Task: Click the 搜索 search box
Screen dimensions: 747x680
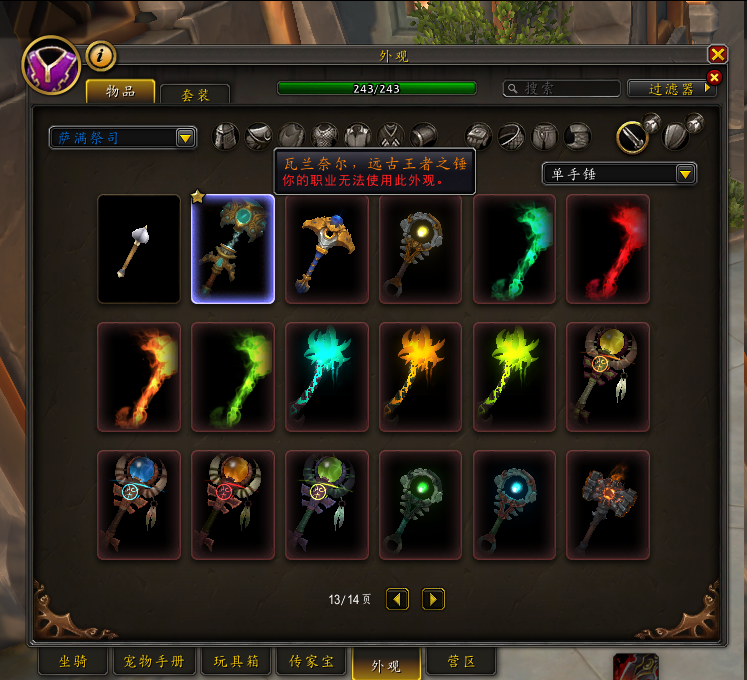Action: tap(560, 89)
